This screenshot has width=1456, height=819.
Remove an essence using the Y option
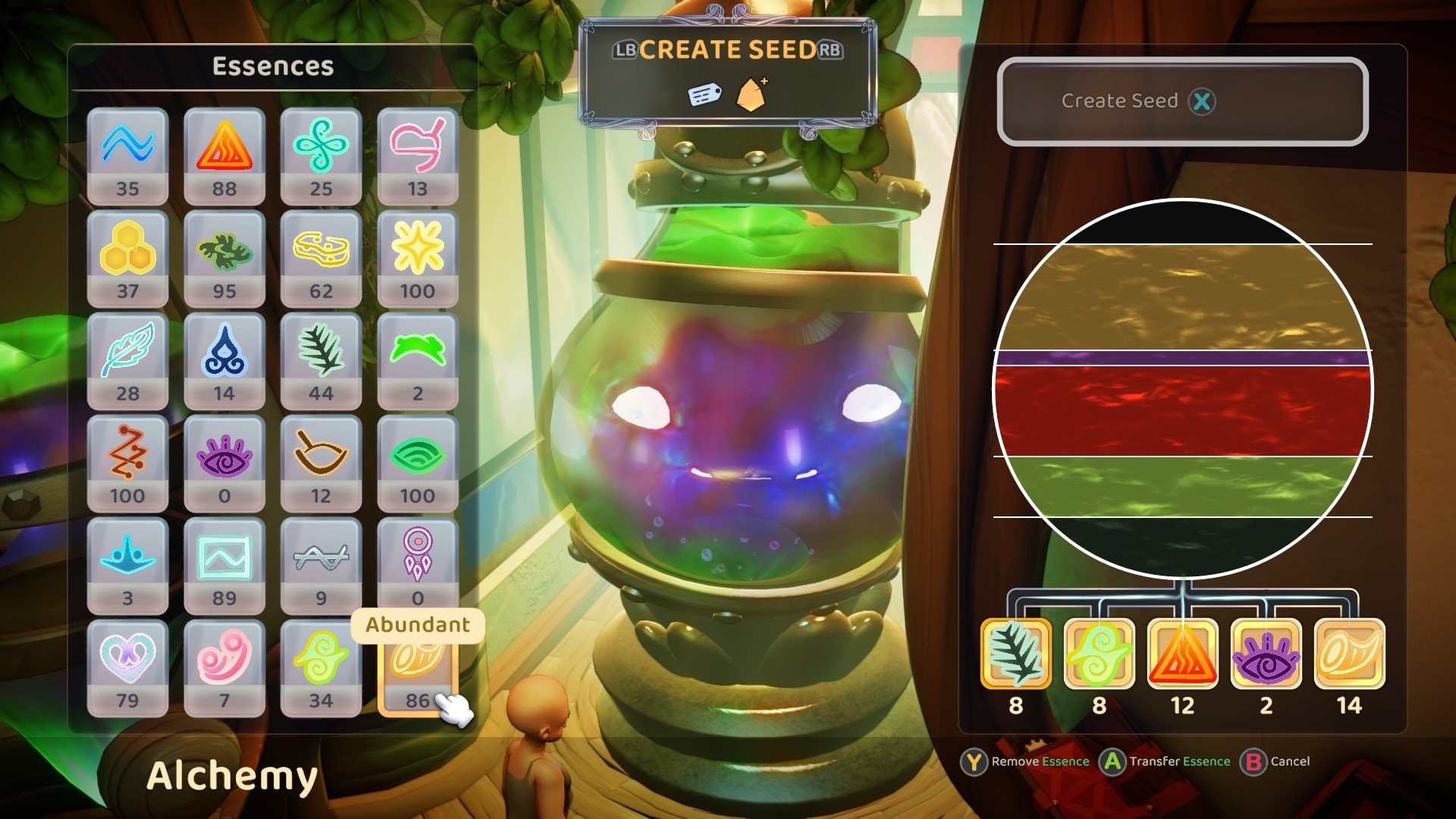pyautogui.click(x=981, y=761)
